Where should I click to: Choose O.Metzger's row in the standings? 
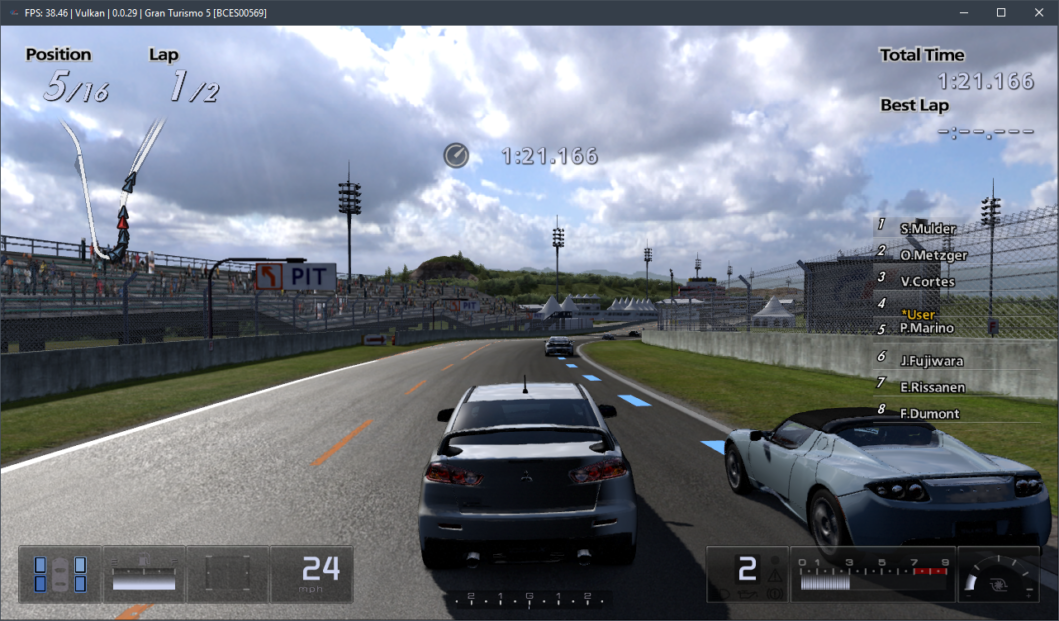click(x=933, y=255)
